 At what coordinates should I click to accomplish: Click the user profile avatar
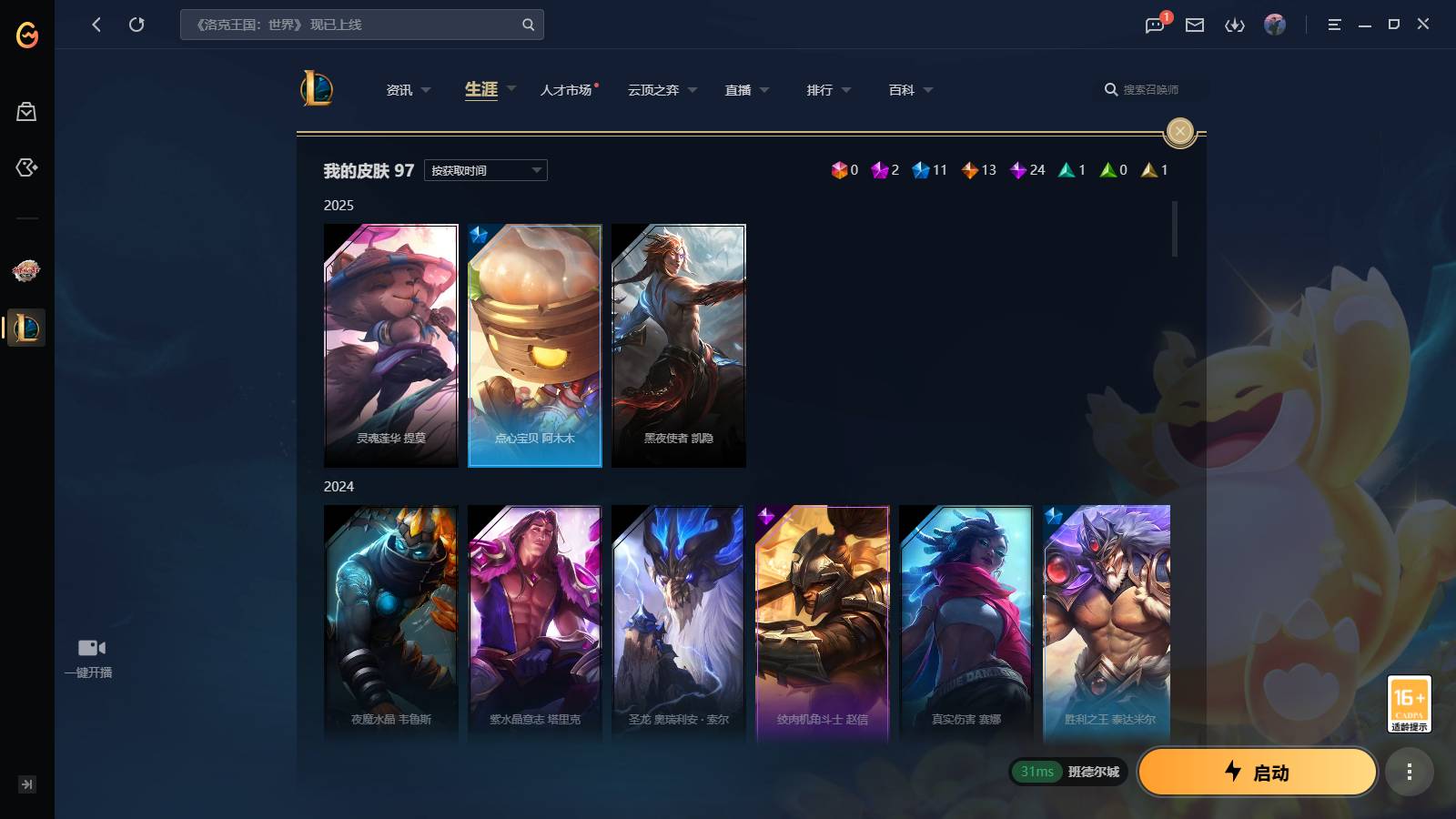click(x=1275, y=25)
